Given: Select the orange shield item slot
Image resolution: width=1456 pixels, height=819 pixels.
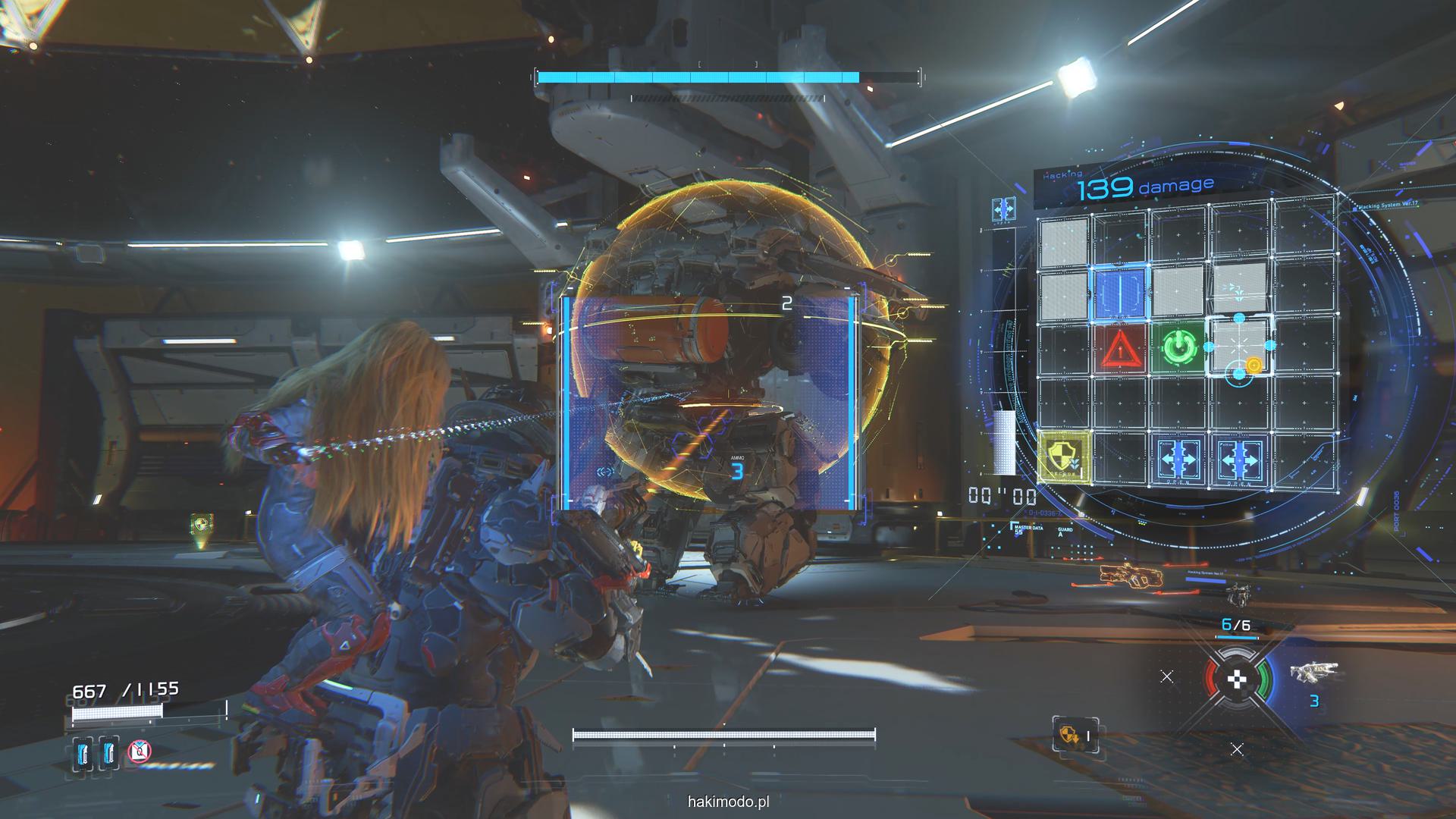Looking at the screenshot, I should click(x=1075, y=735).
